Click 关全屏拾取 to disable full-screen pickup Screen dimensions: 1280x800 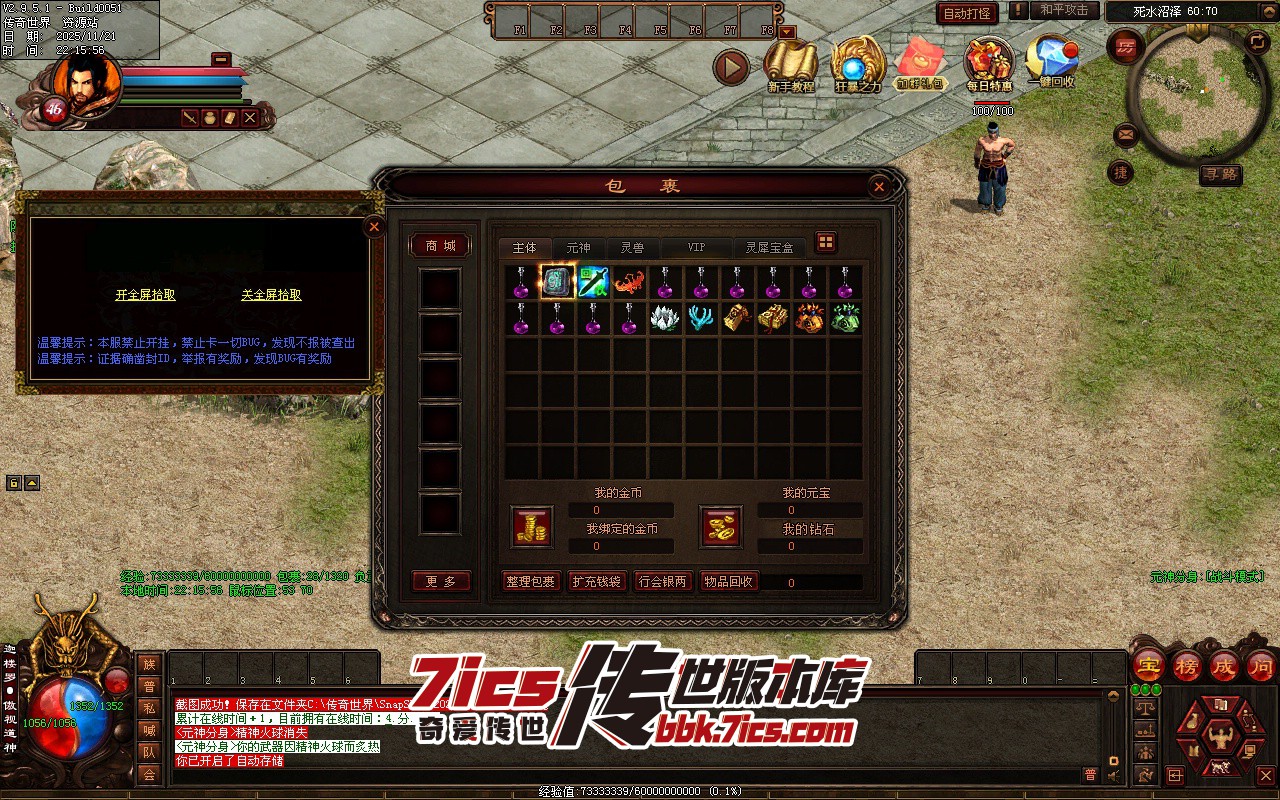271,295
